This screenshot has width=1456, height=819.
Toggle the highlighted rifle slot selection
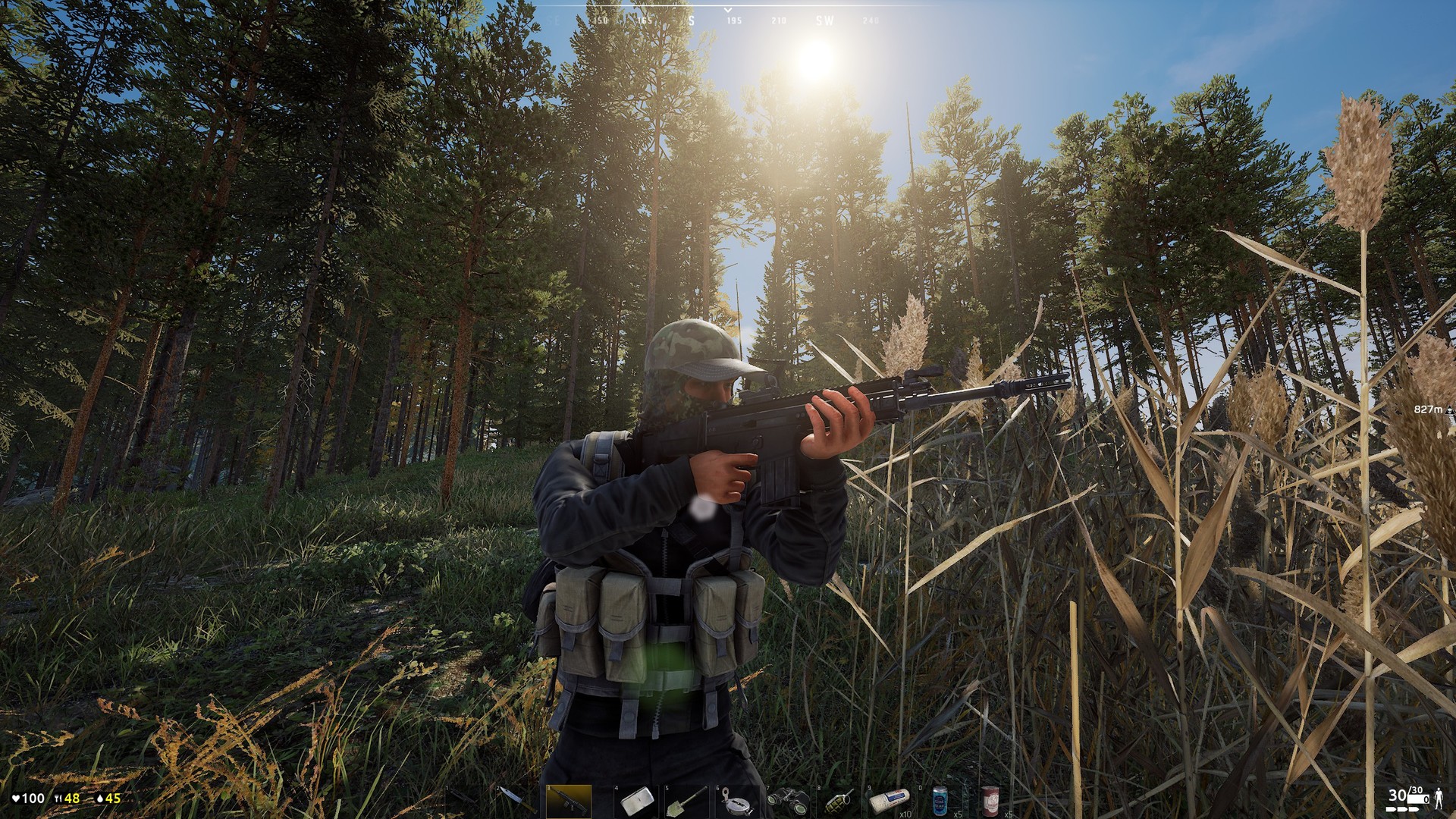[567, 802]
